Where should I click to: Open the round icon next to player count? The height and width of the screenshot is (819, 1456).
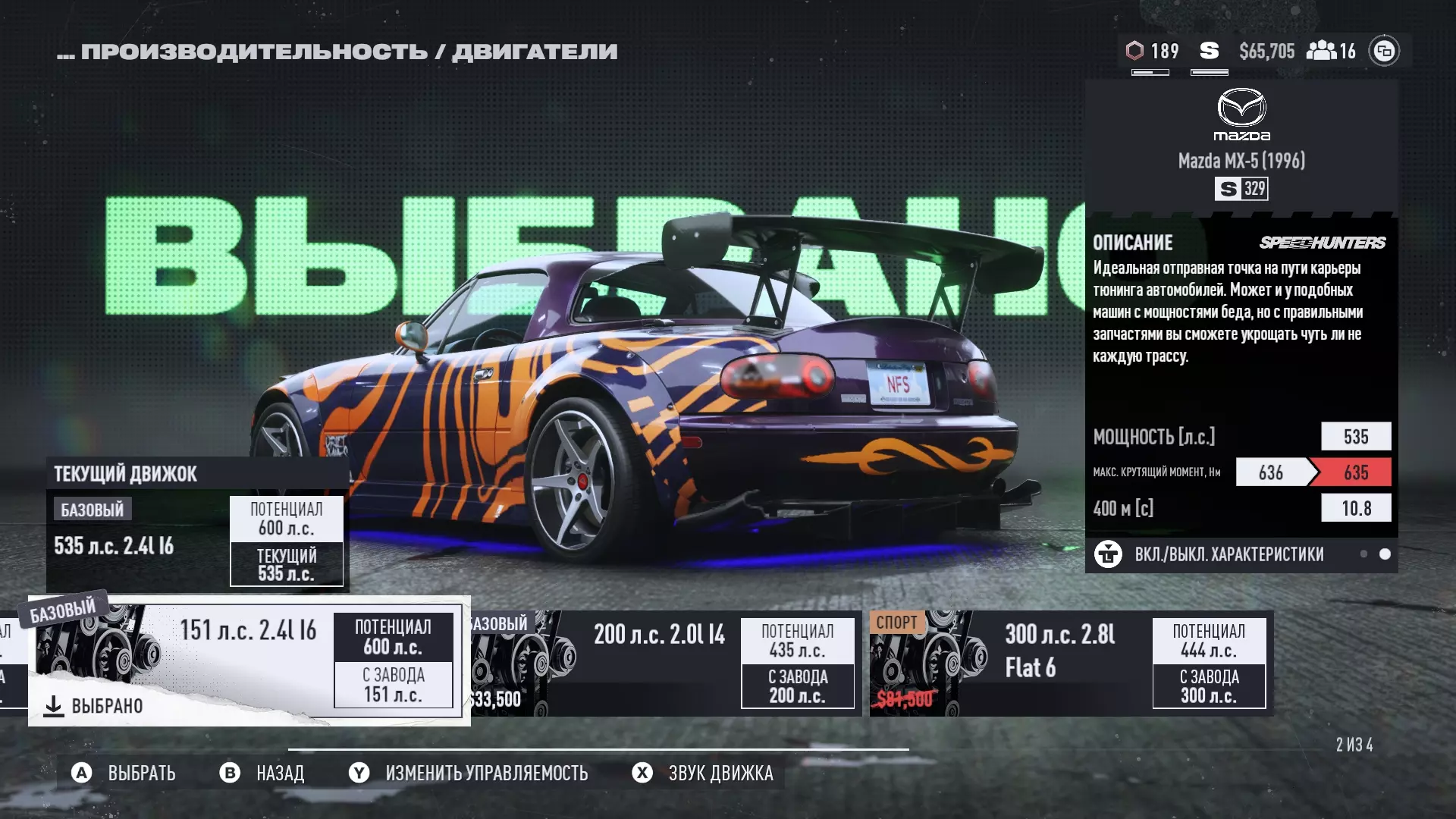coord(1384,51)
